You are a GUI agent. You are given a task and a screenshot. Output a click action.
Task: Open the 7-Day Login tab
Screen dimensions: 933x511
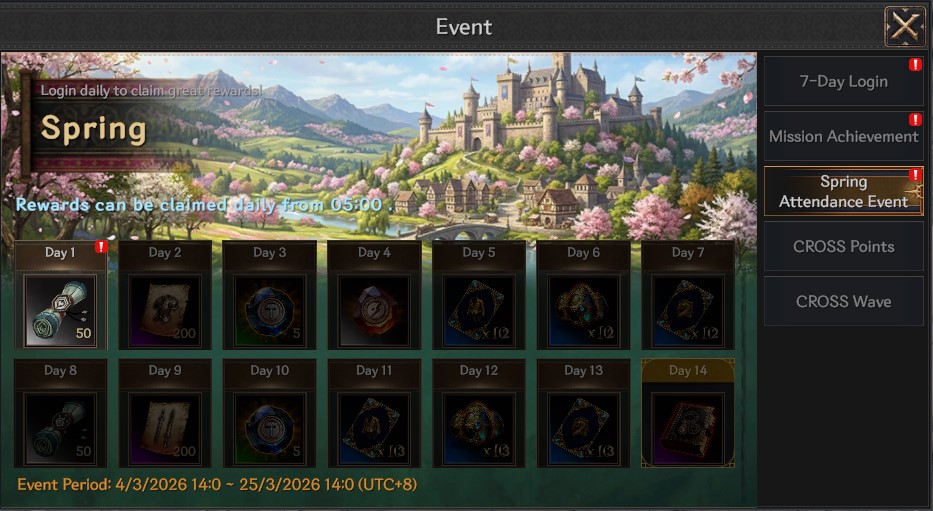843,82
